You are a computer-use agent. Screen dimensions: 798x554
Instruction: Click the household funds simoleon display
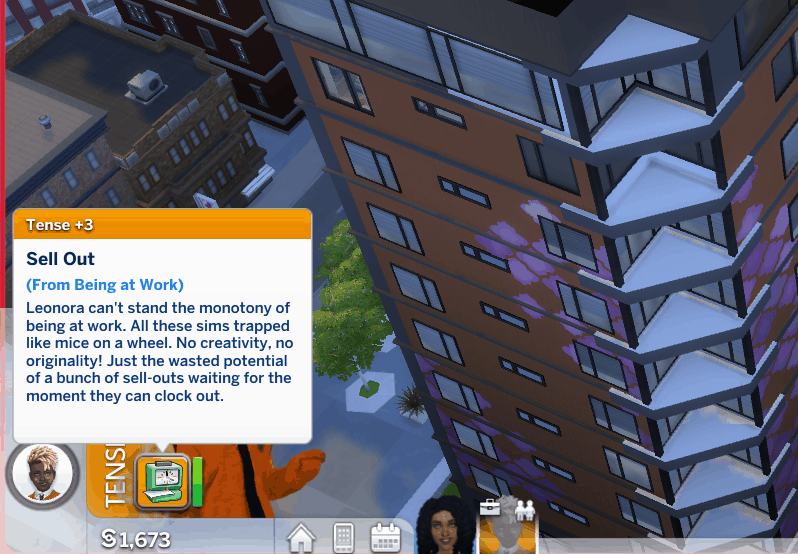coord(136,540)
